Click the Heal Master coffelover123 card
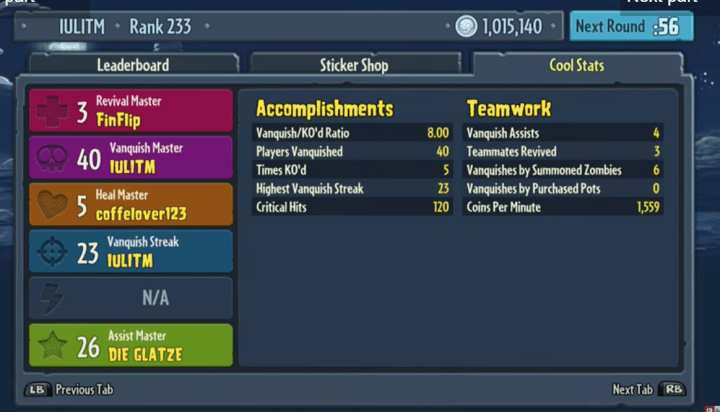The image size is (720, 412). point(131,205)
